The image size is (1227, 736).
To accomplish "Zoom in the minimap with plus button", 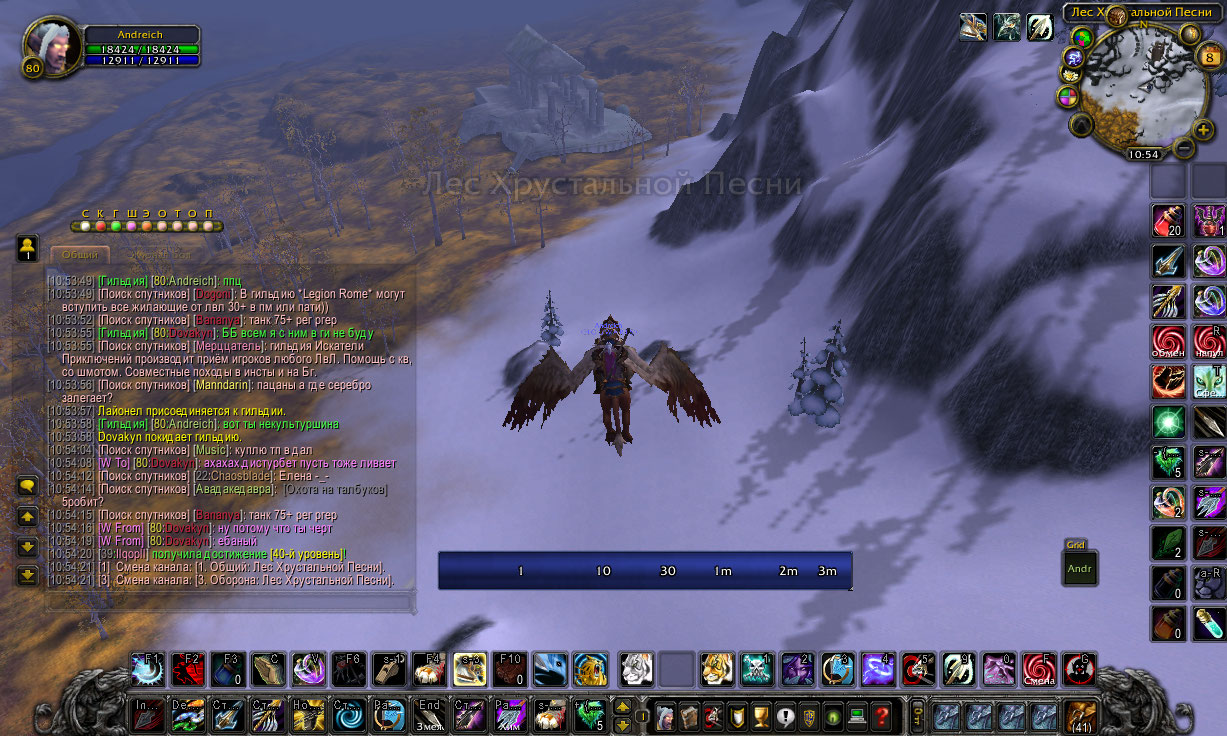I will point(1203,129).
